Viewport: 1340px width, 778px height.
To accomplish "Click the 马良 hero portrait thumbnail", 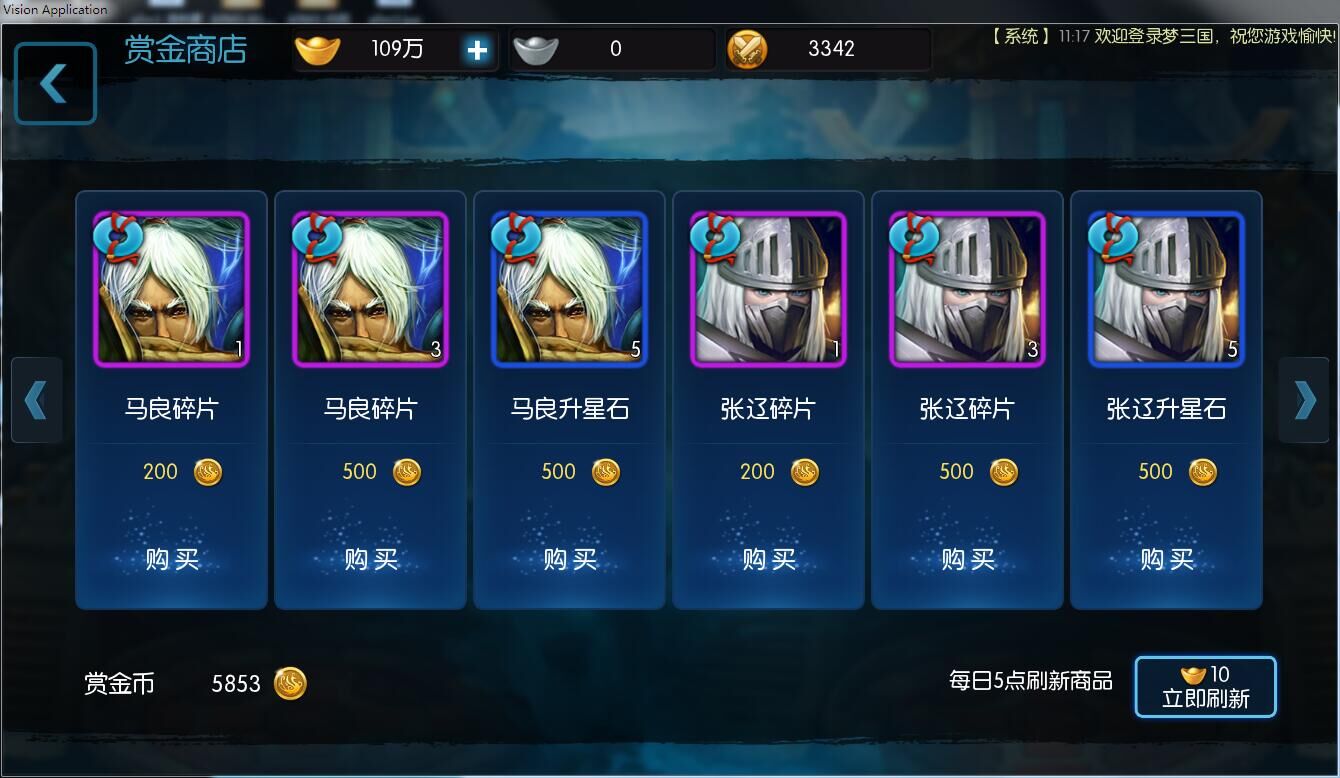I will (x=171, y=289).
